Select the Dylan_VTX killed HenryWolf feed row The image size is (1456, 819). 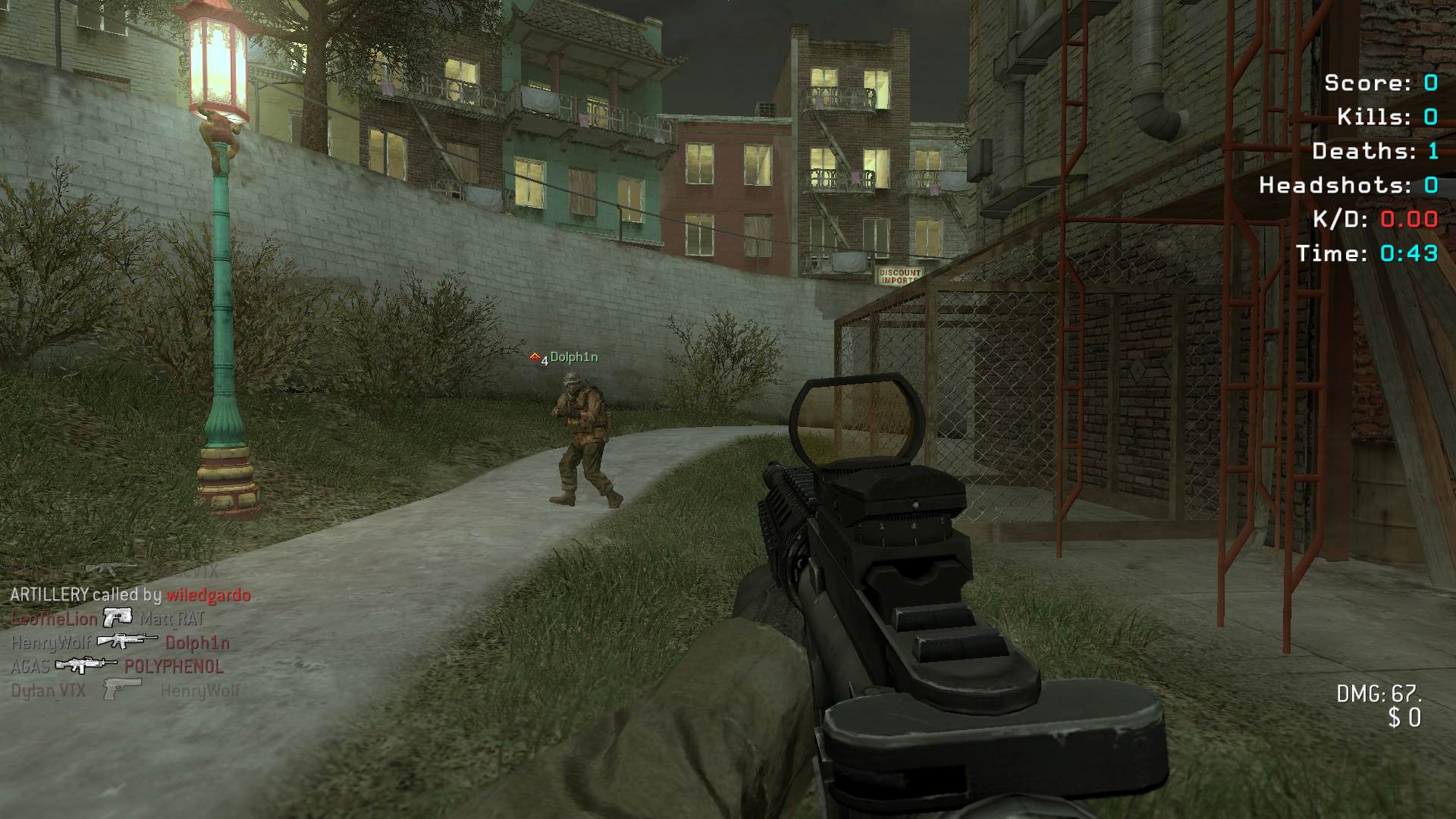(x=125, y=691)
